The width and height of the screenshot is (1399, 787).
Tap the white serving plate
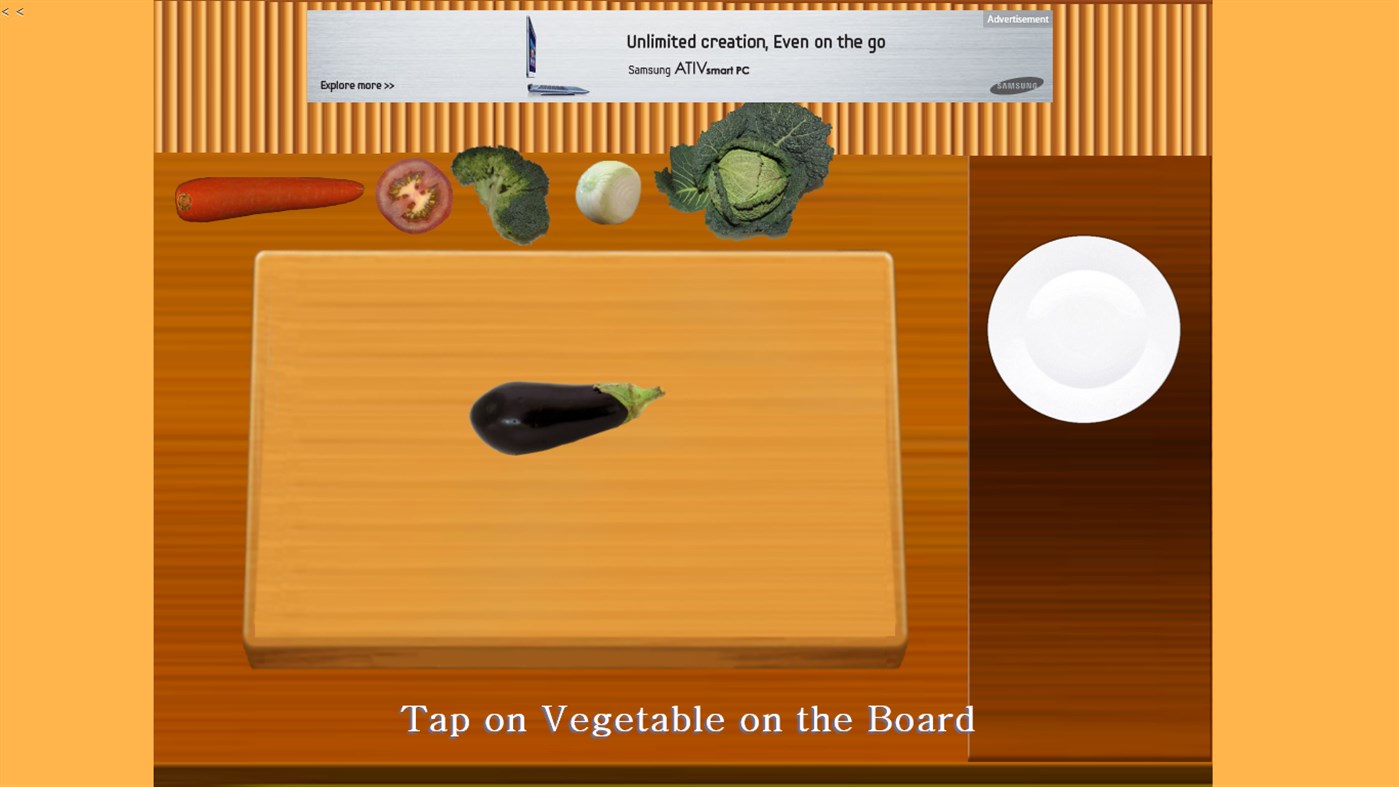[x=1083, y=329]
